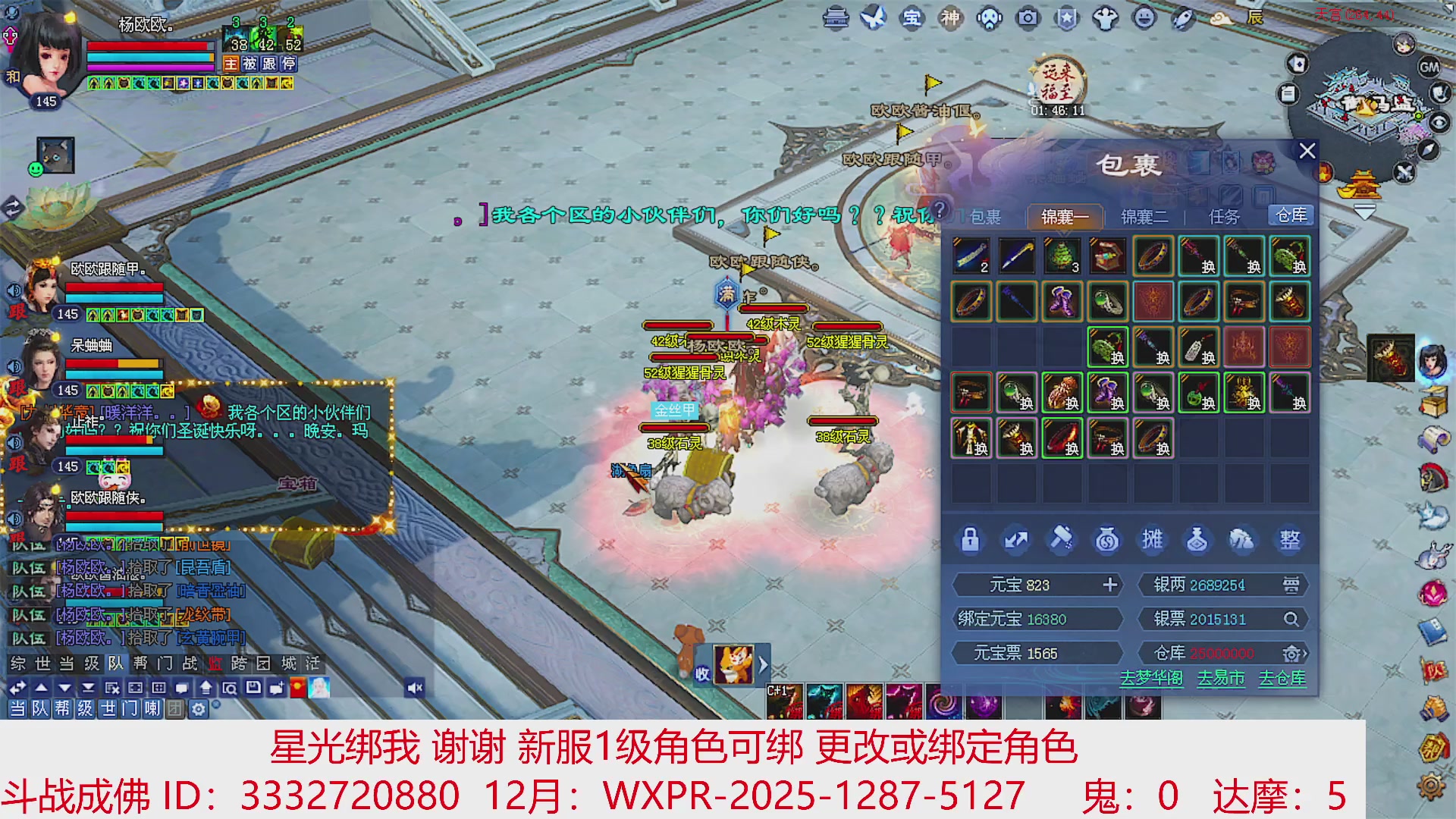Image resolution: width=1456 pixels, height=819 pixels.
Task: Toggle the mute speaker icon near chat bar
Action: point(413,686)
